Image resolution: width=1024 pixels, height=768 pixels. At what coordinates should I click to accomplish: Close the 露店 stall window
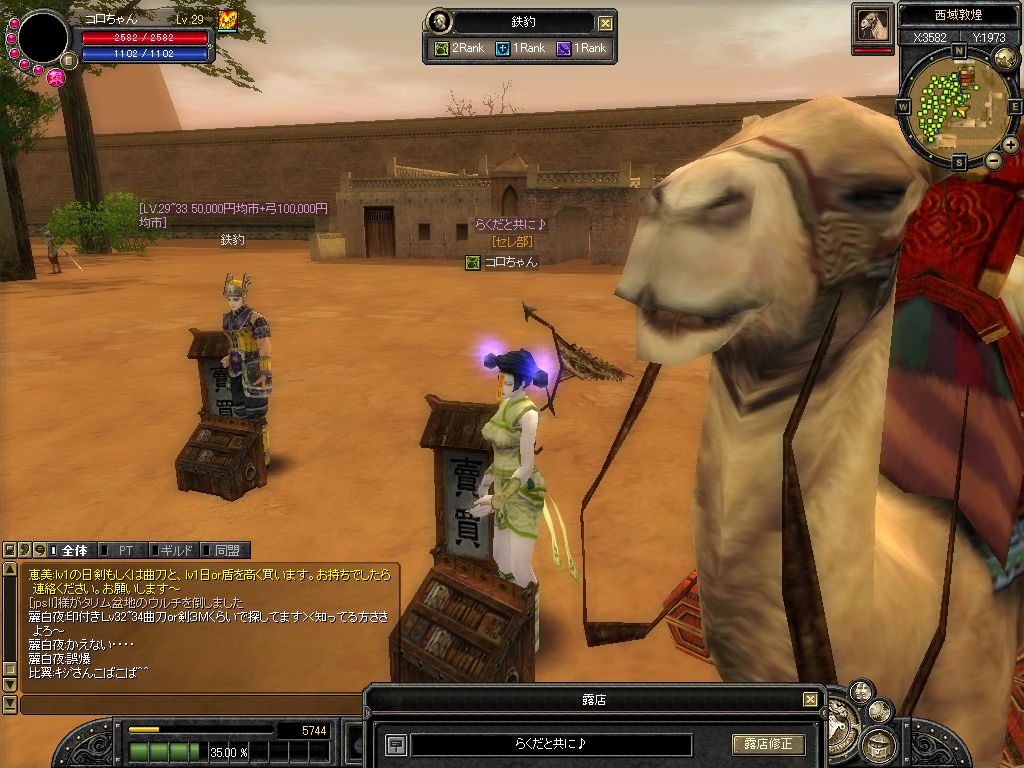pyautogui.click(x=810, y=700)
